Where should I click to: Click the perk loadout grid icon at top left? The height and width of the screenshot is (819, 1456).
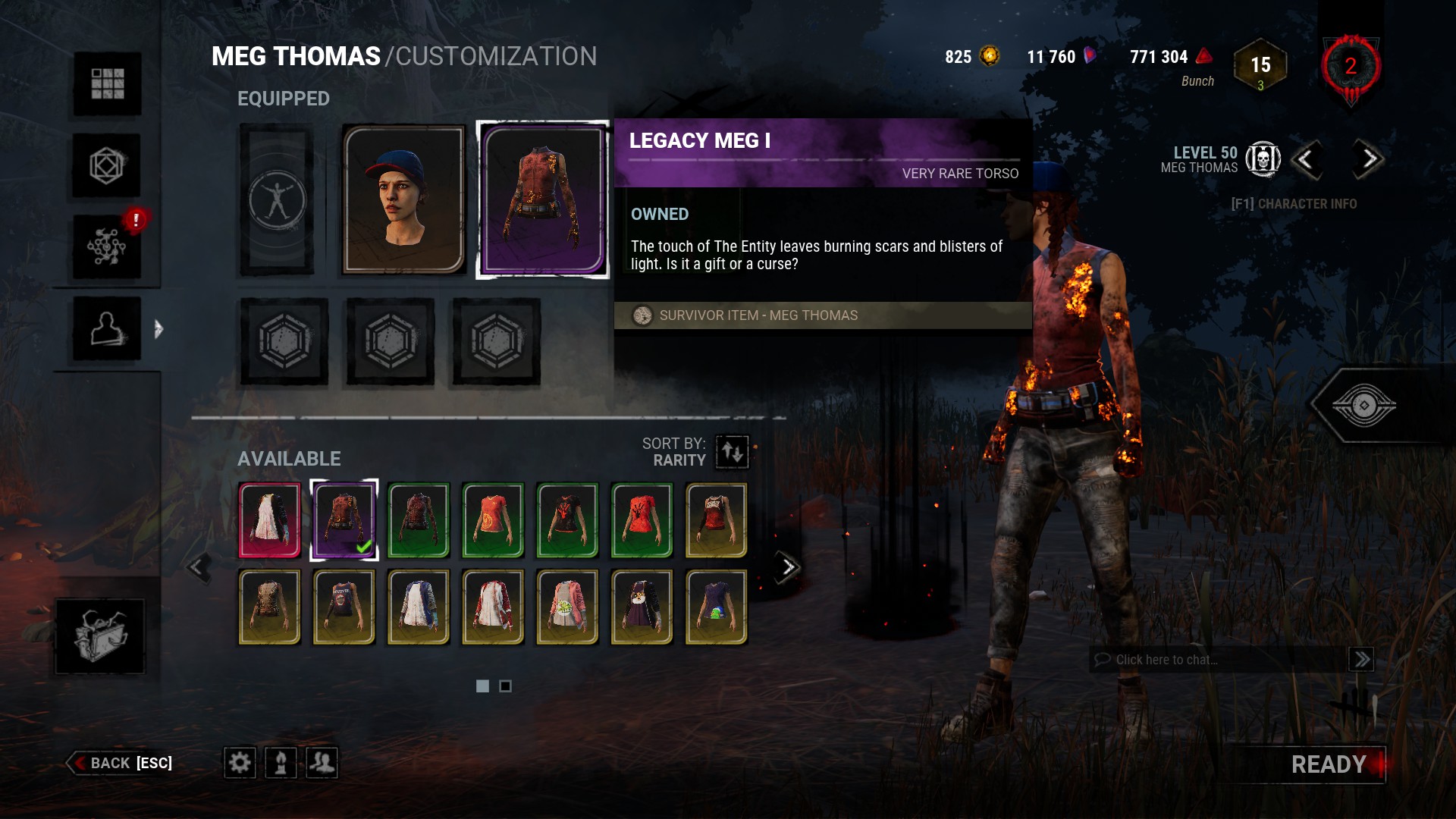106,85
